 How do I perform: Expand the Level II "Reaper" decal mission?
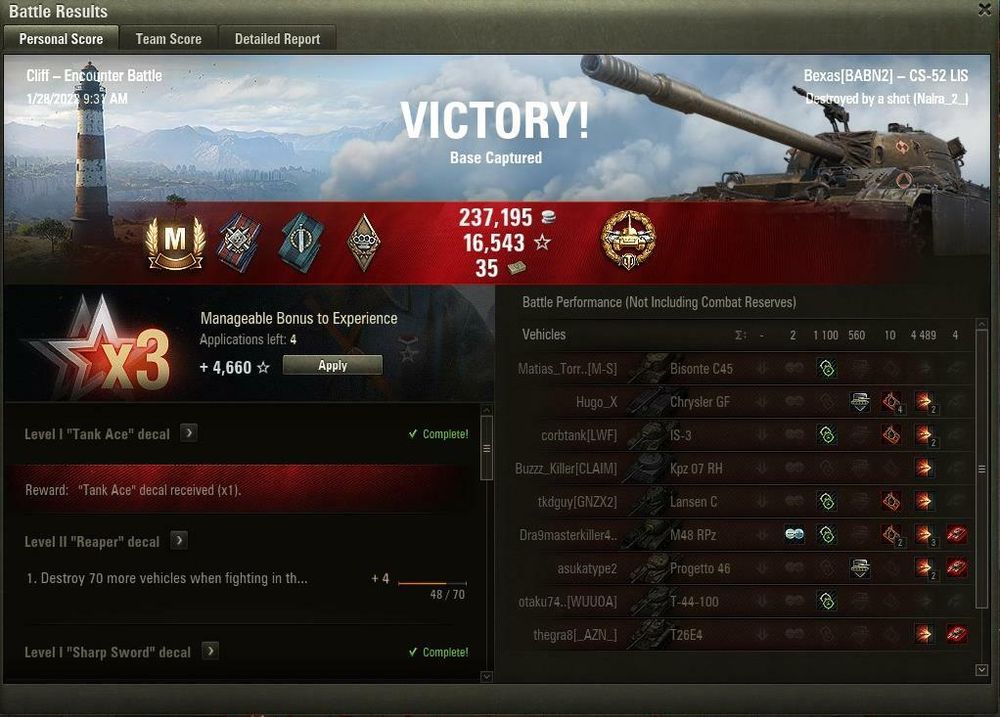pos(179,541)
